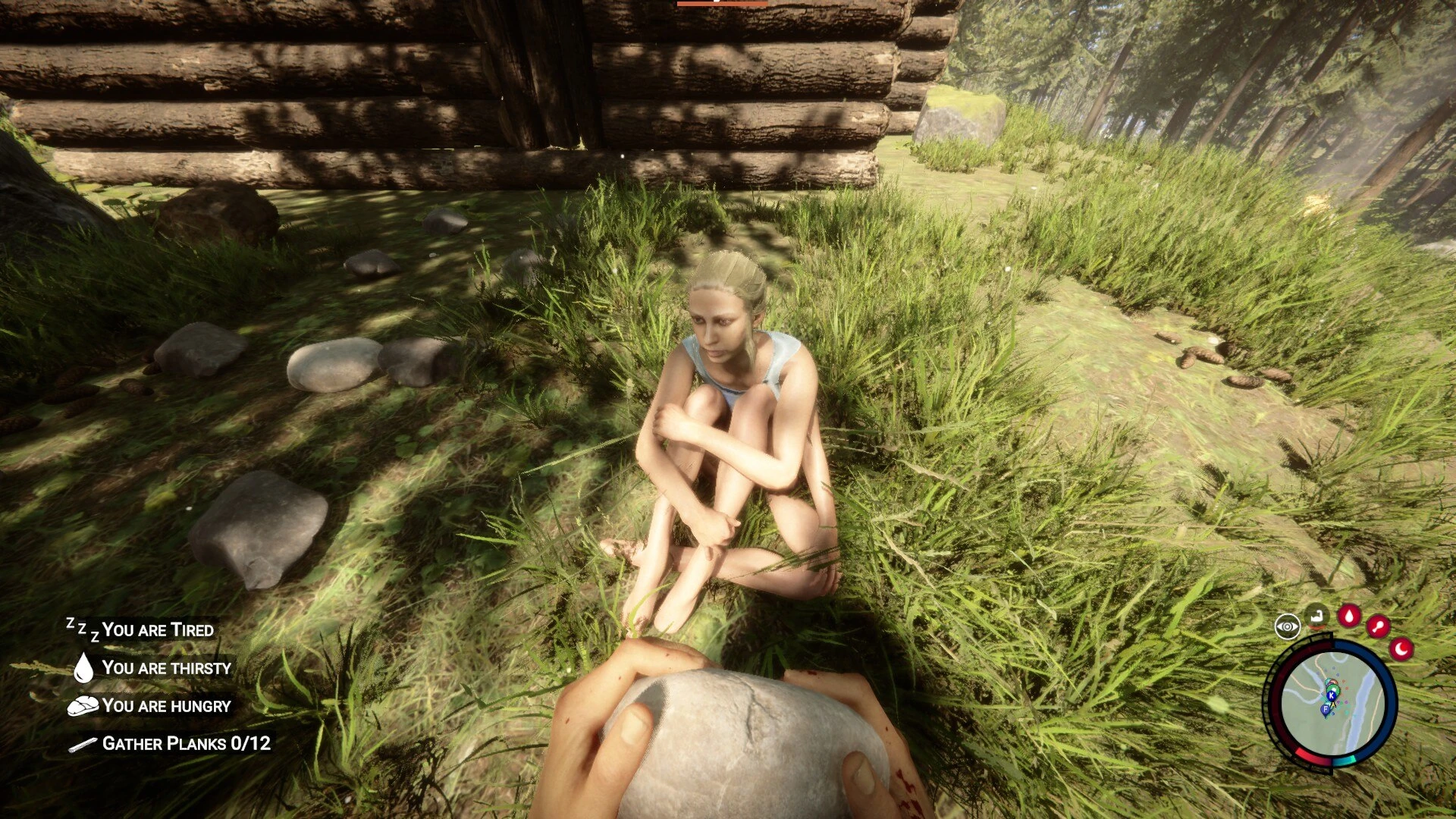Click the plank icon beside the objective
The width and height of the screenshot is (1456, 819).
(82, 745)
